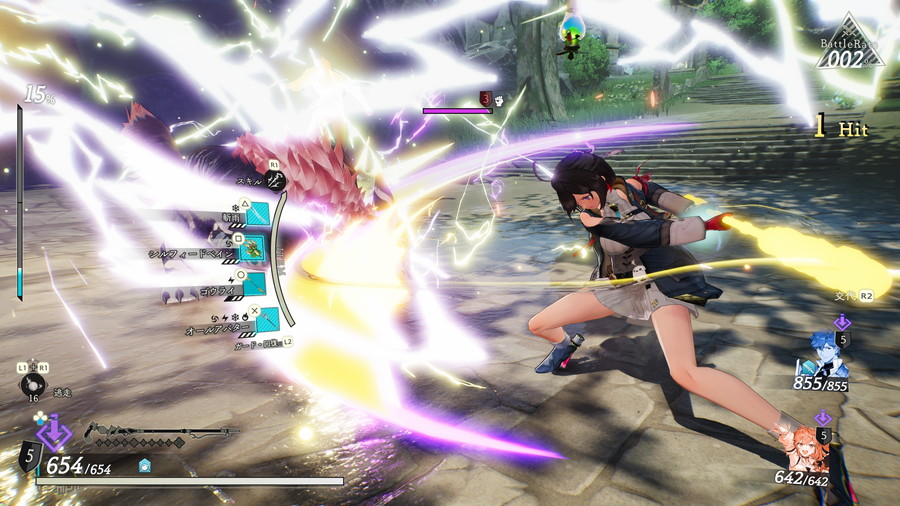The image size is (900, 506).
Task: Use the シルフィードペイン skill
Action: point(252,252)
